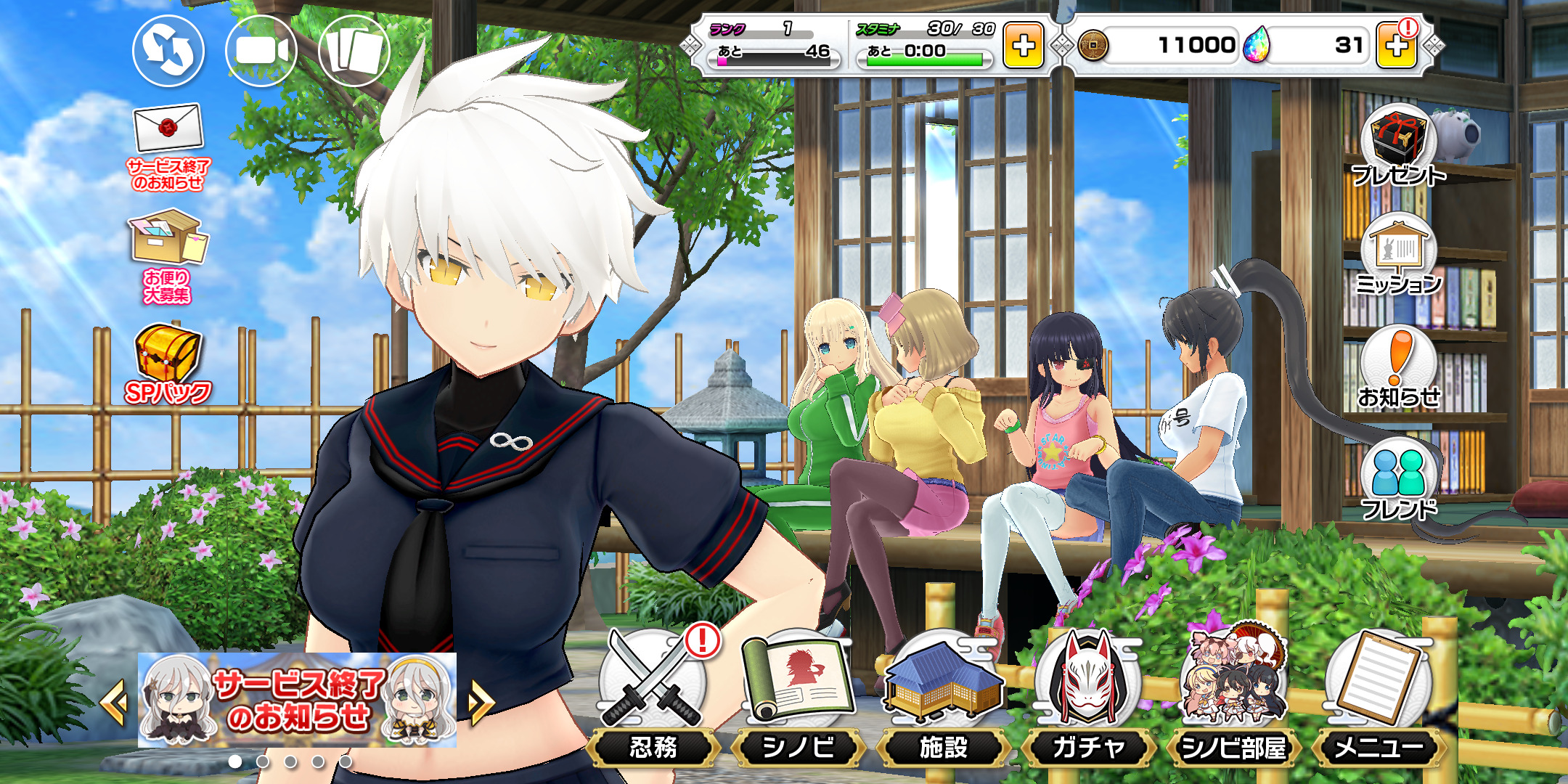Open the SPパック treasure chest
This screenshot has width=1568, height=784.
click(x=168, y=364)
